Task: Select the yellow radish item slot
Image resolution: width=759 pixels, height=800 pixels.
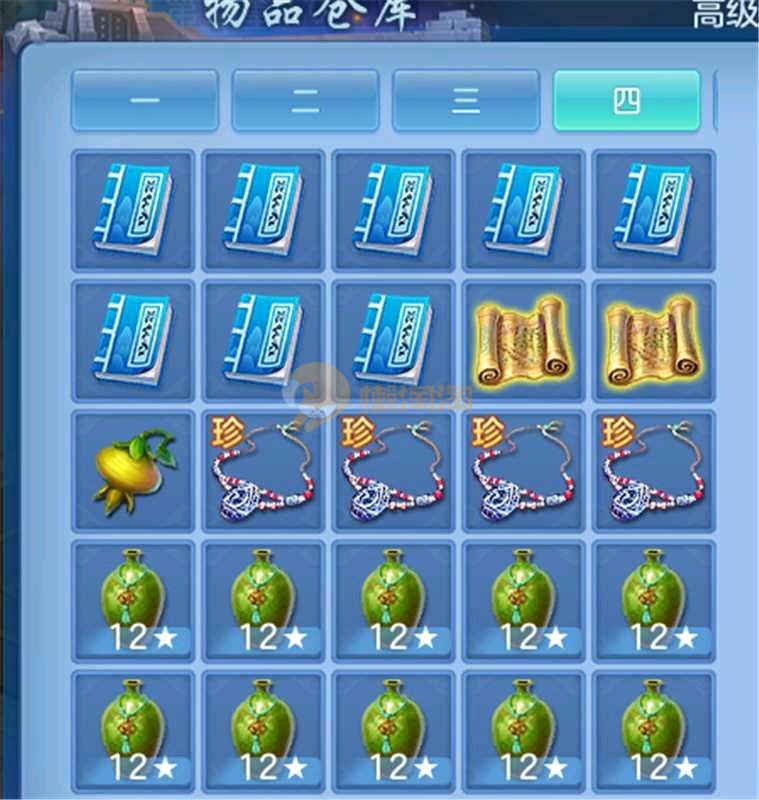Action: [x=134, y=471]
